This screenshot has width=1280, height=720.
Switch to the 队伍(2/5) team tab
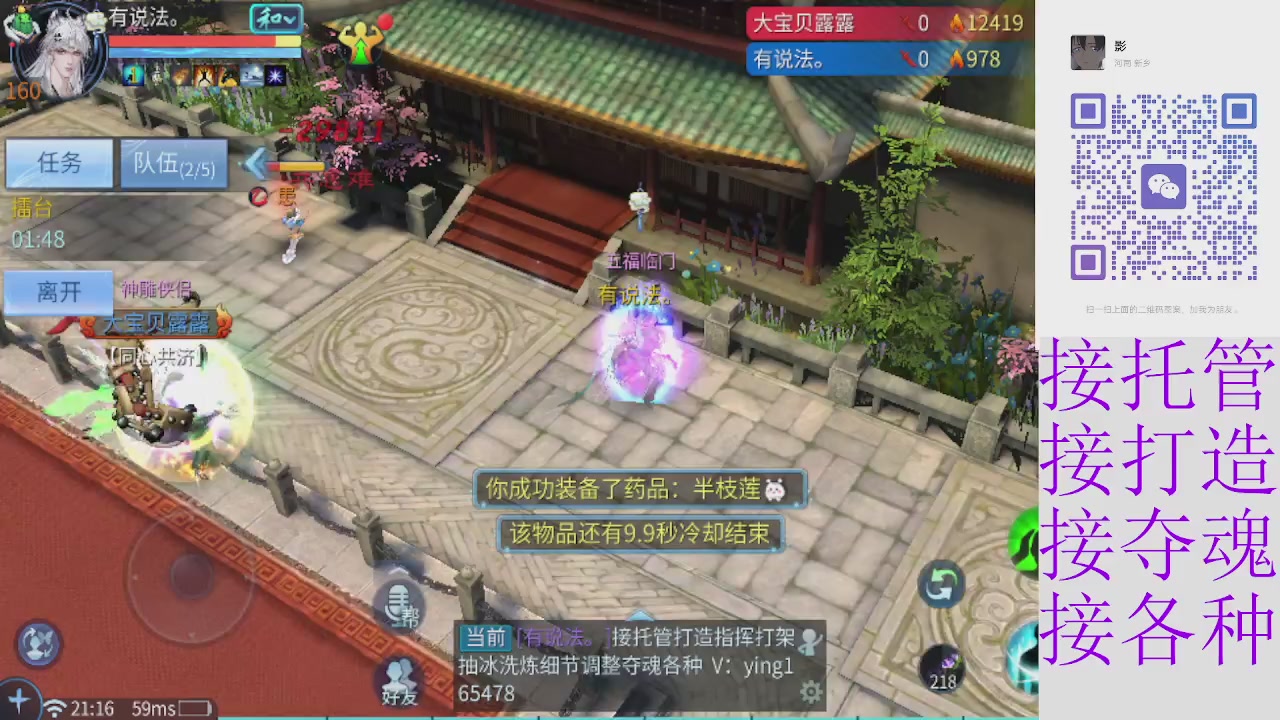click(x=172, y=163)
